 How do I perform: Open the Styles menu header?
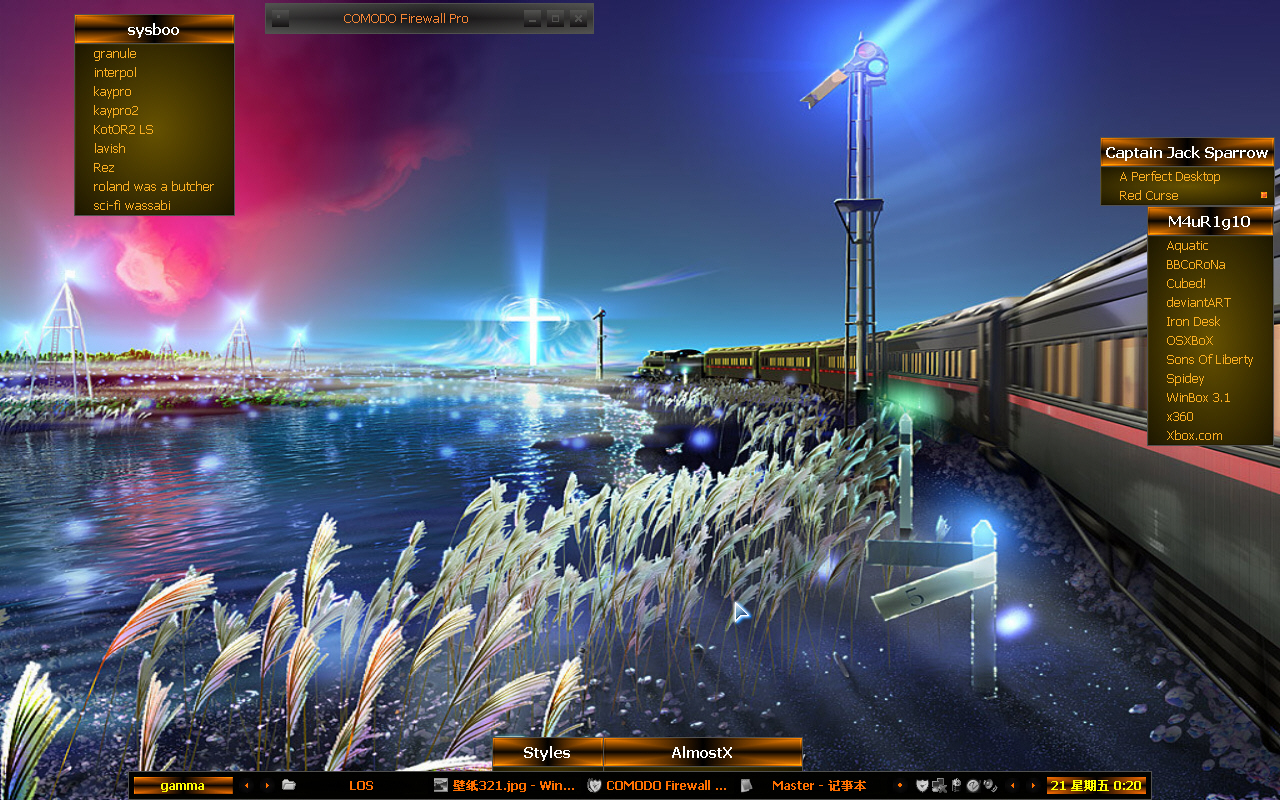(x=547, y=753)
